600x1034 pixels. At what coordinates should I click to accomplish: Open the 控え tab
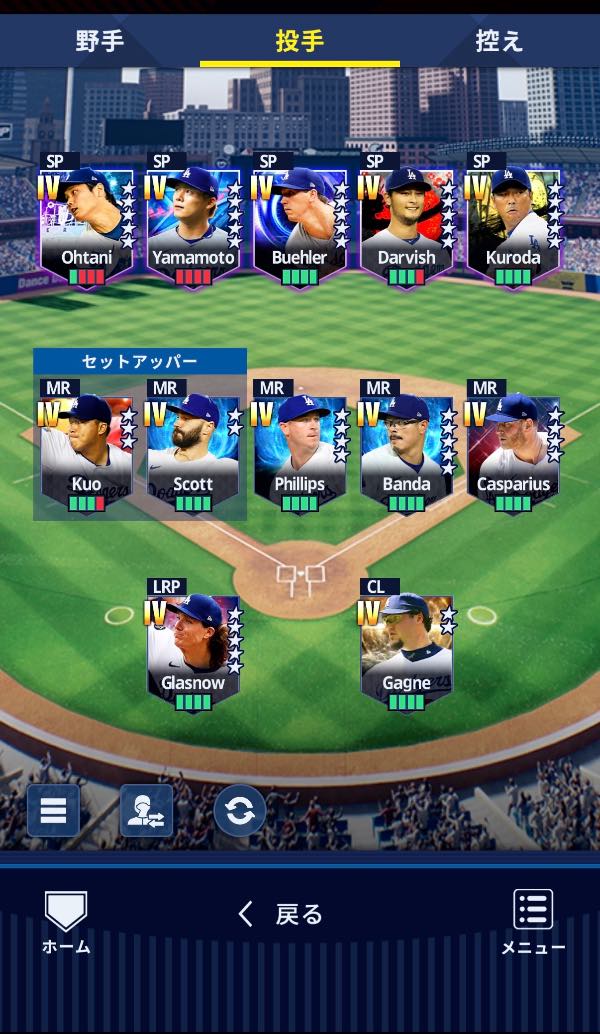coord(499,42)
